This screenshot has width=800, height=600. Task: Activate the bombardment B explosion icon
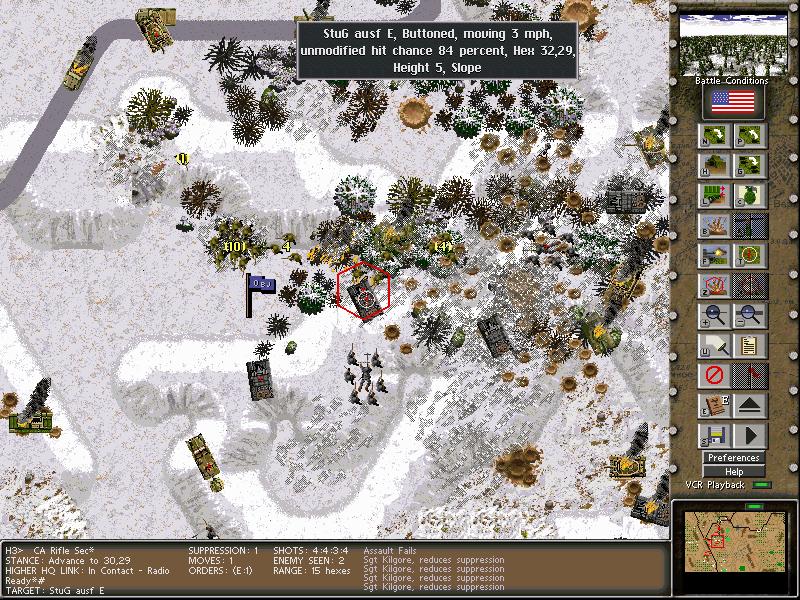click(x=715, y=226)
